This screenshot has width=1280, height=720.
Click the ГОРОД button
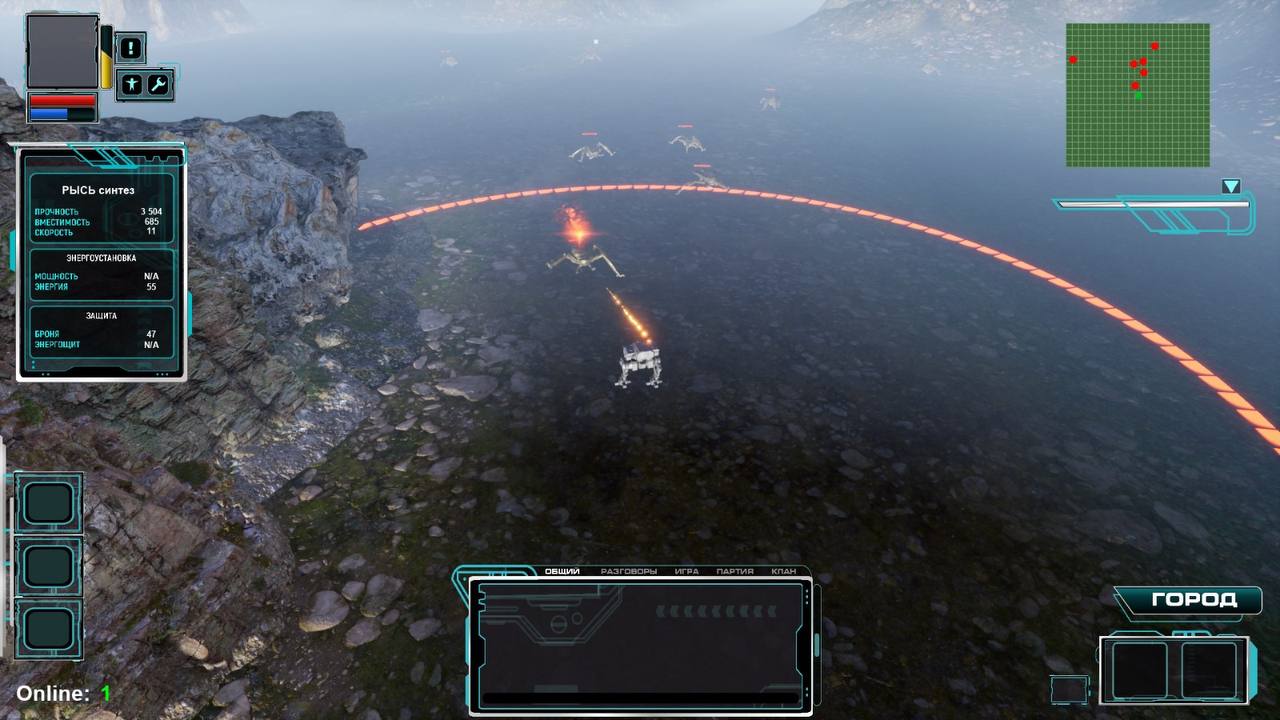click(1194, 600)
